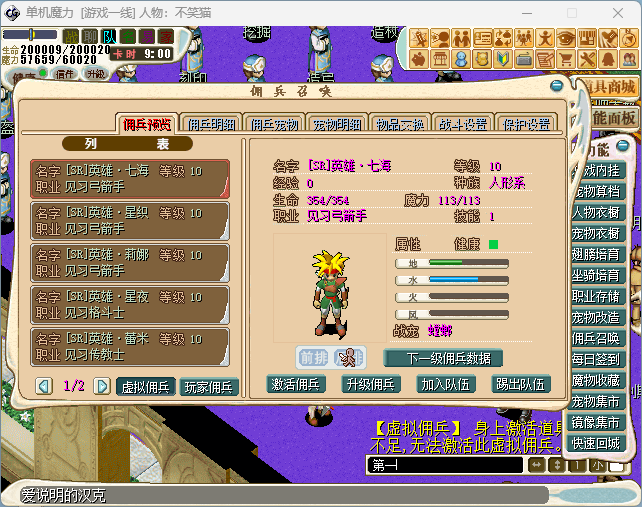Viewport: 642px width, 507px height.
Task: Switch to the 佣兵明细 tab
Action: point(209,124)
